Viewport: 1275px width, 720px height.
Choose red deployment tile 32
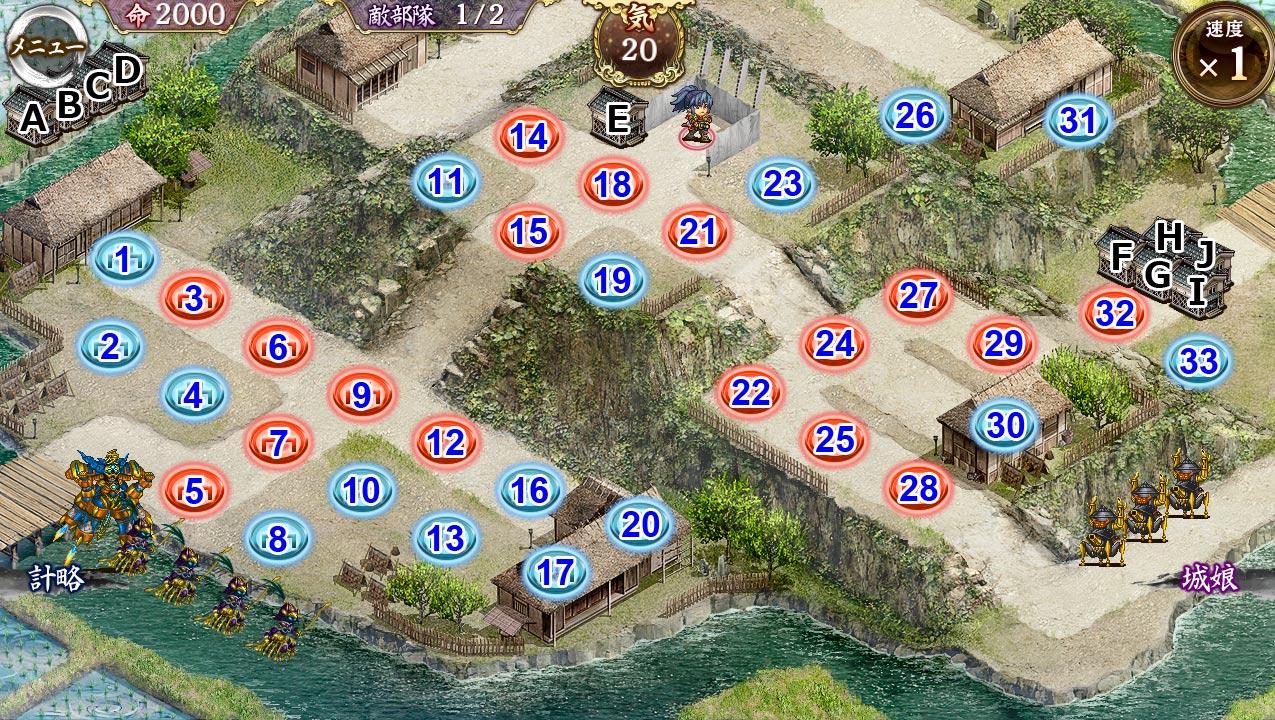pyautogui.click(x=1115, y=314)
